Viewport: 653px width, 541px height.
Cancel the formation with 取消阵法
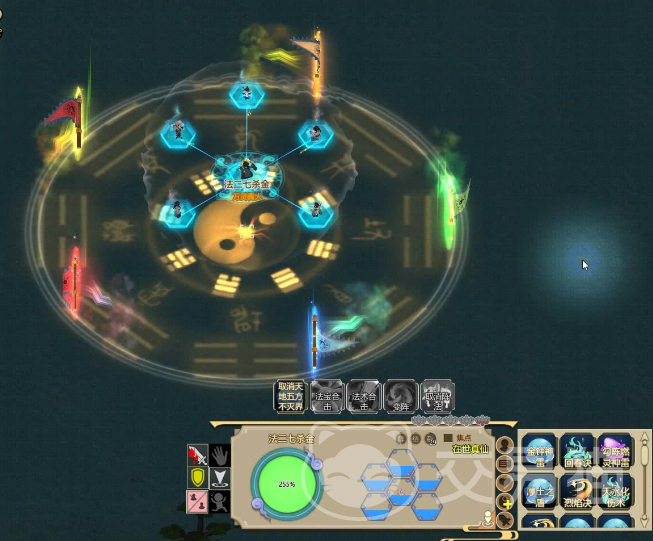click(x=438, y=396)
